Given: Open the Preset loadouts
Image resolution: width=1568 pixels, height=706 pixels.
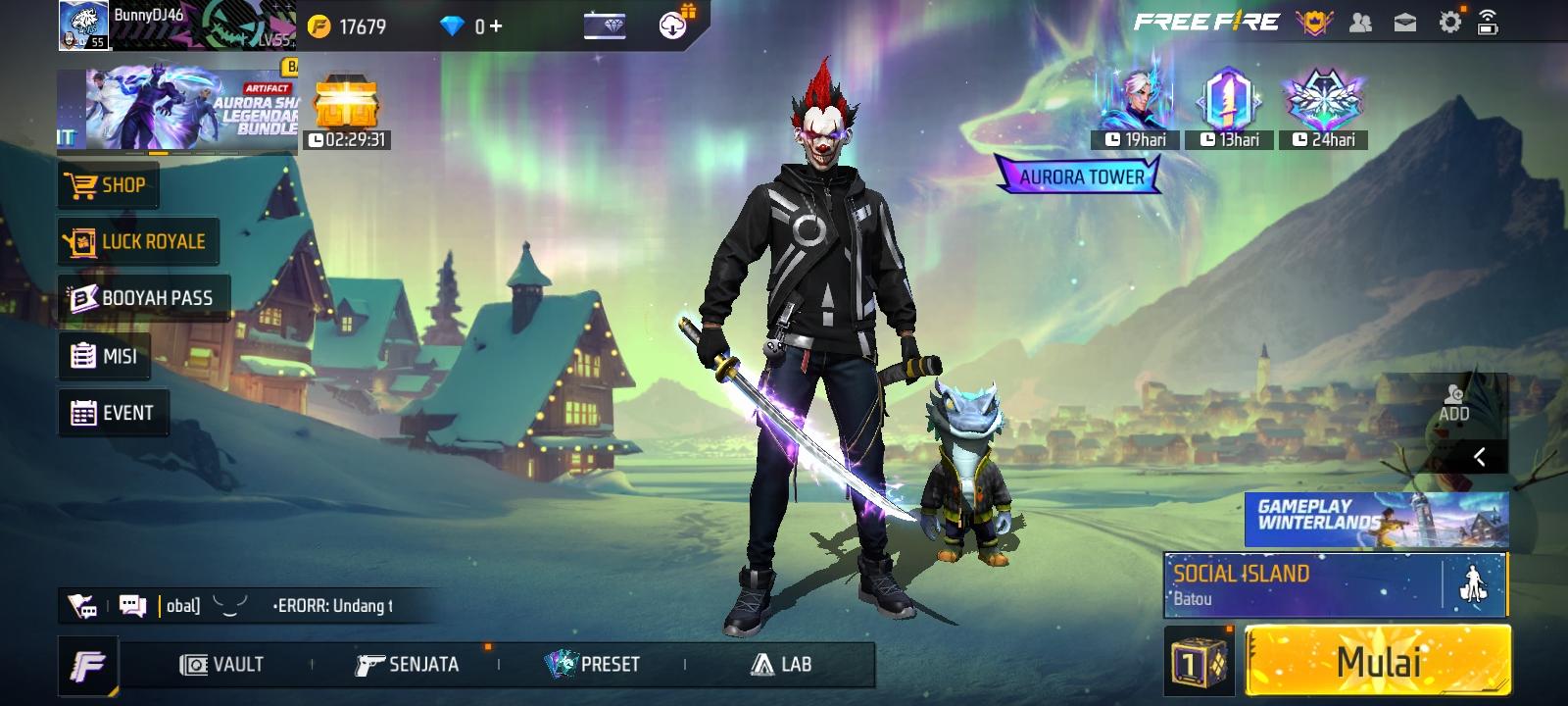Looking at the screenshot, I should 592,665.
